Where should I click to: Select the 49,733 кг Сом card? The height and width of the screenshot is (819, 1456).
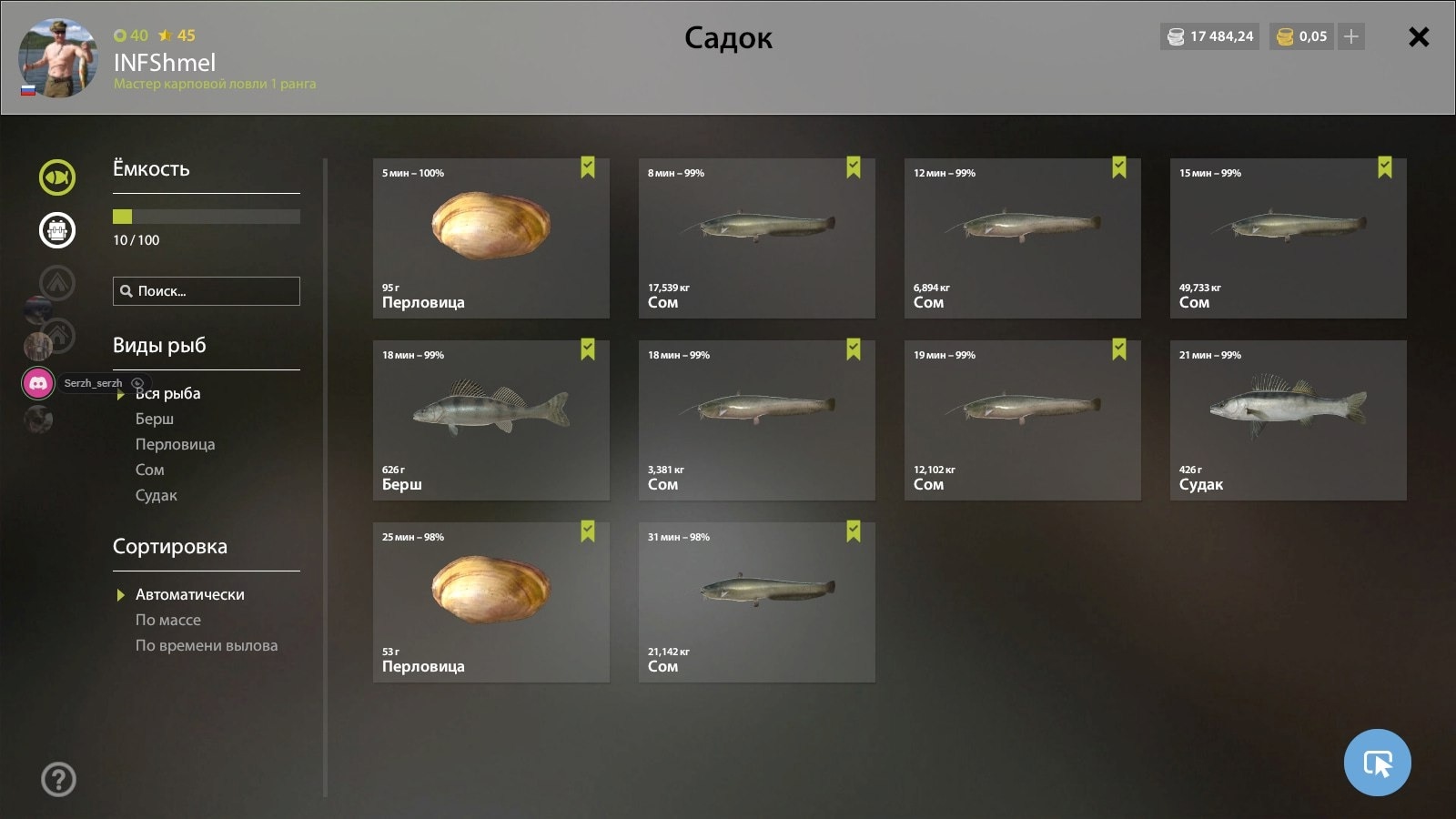[x=1288, y=238]
